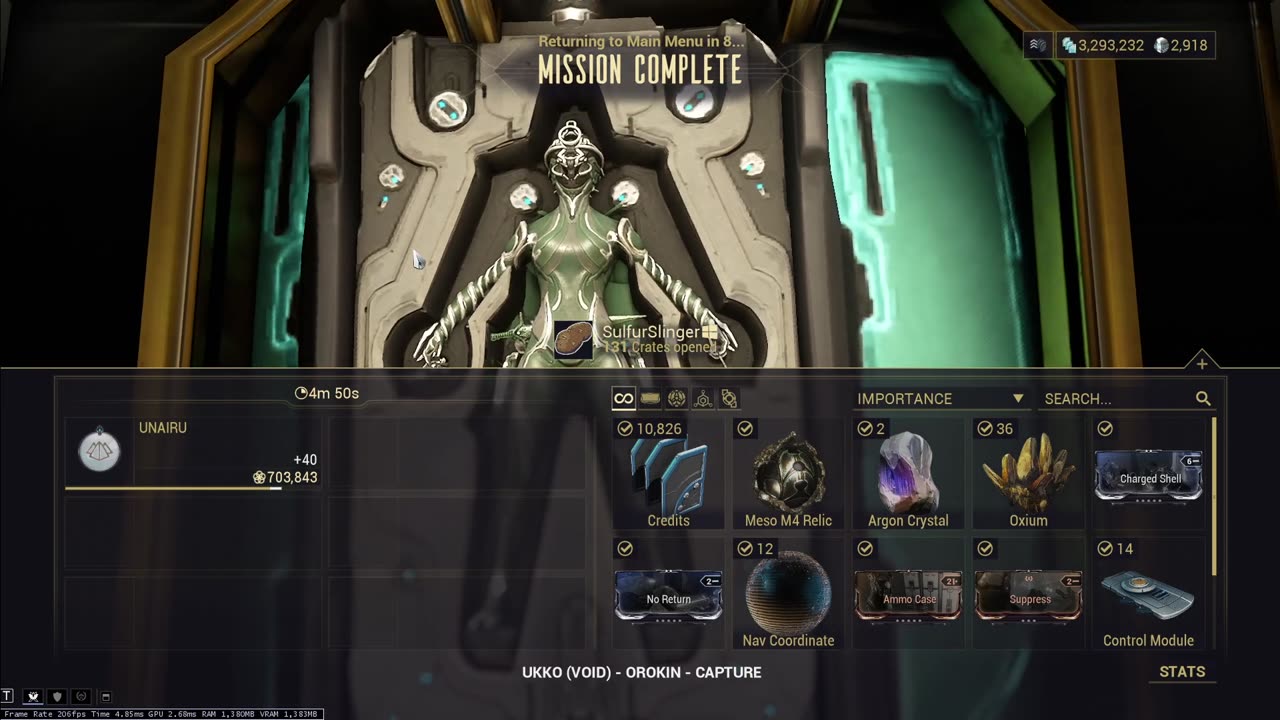Viewport: 1280px width, 720px height.
Task: Open the chat T button
Action: (8, 696)
